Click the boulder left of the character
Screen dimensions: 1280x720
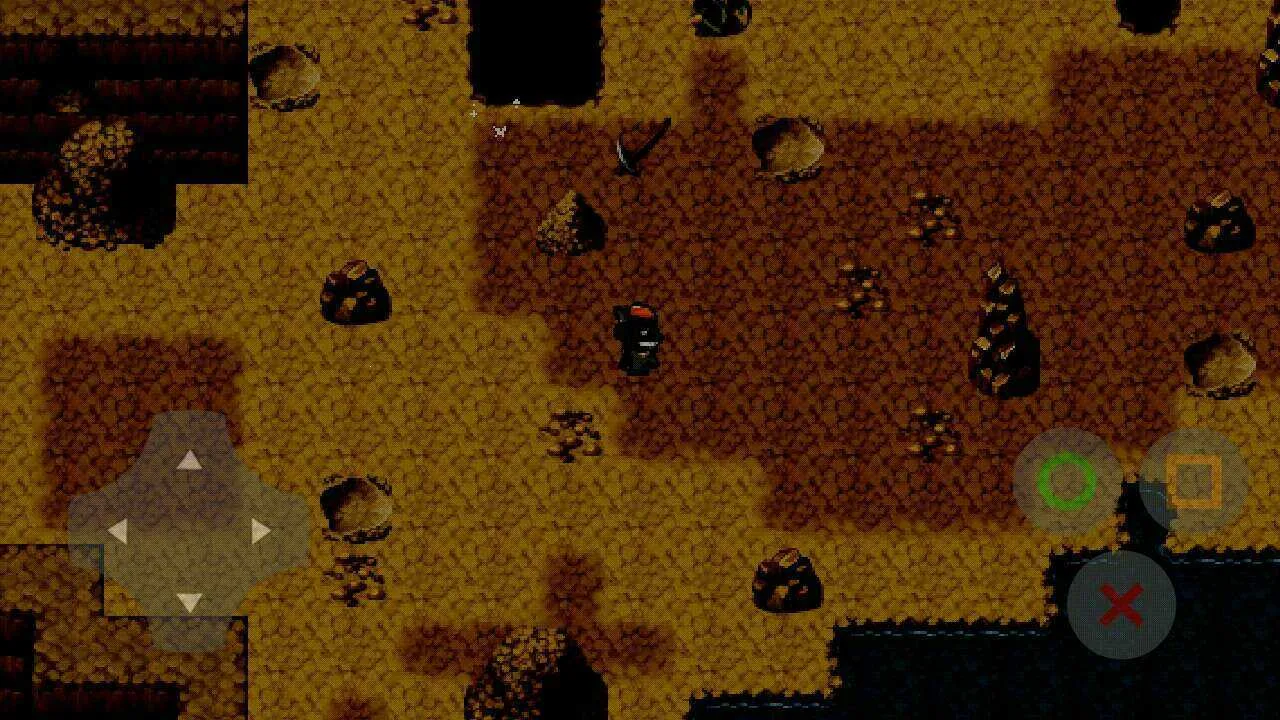[355, 295]
